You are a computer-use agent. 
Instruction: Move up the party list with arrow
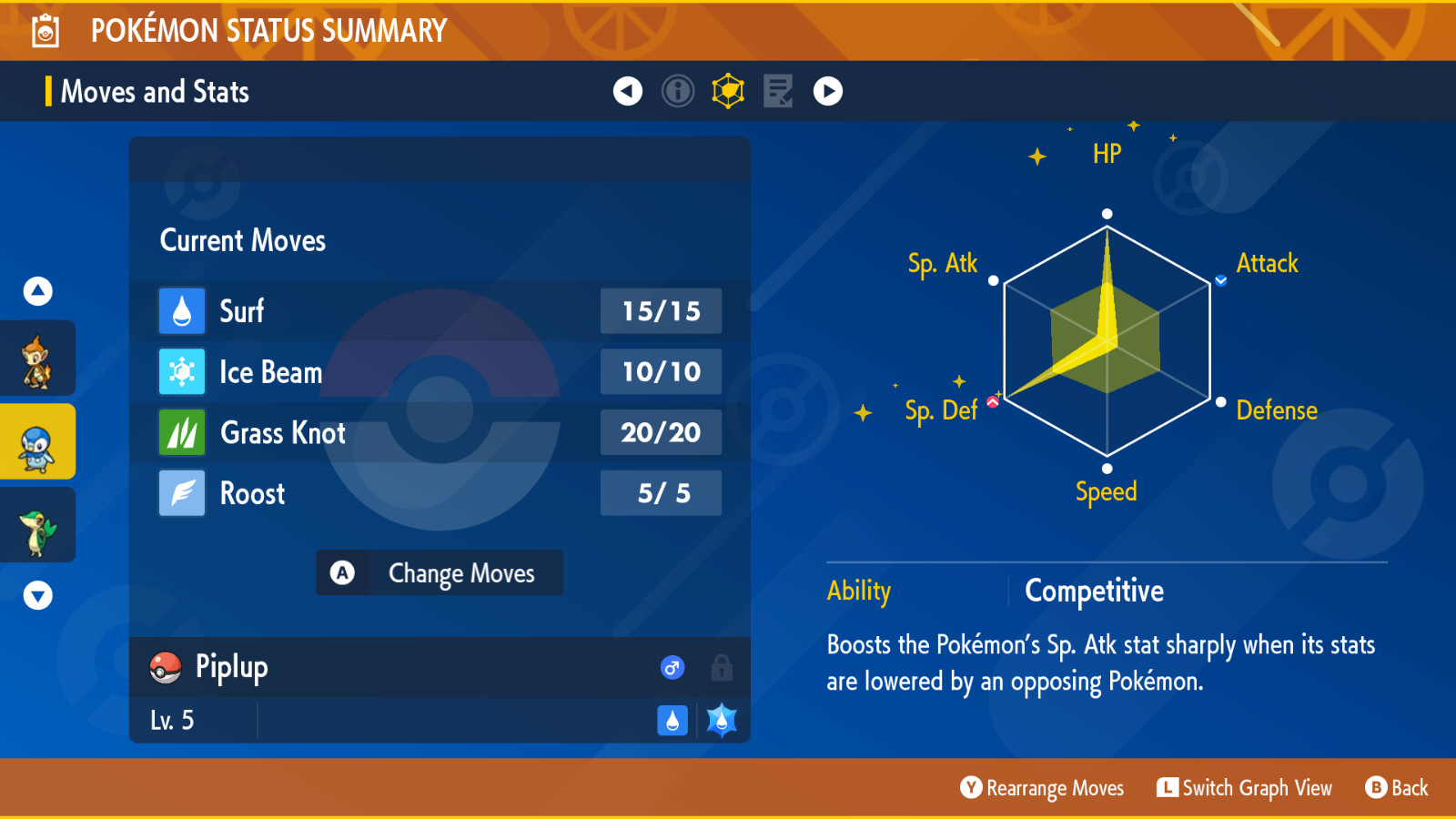pos(37,291)
